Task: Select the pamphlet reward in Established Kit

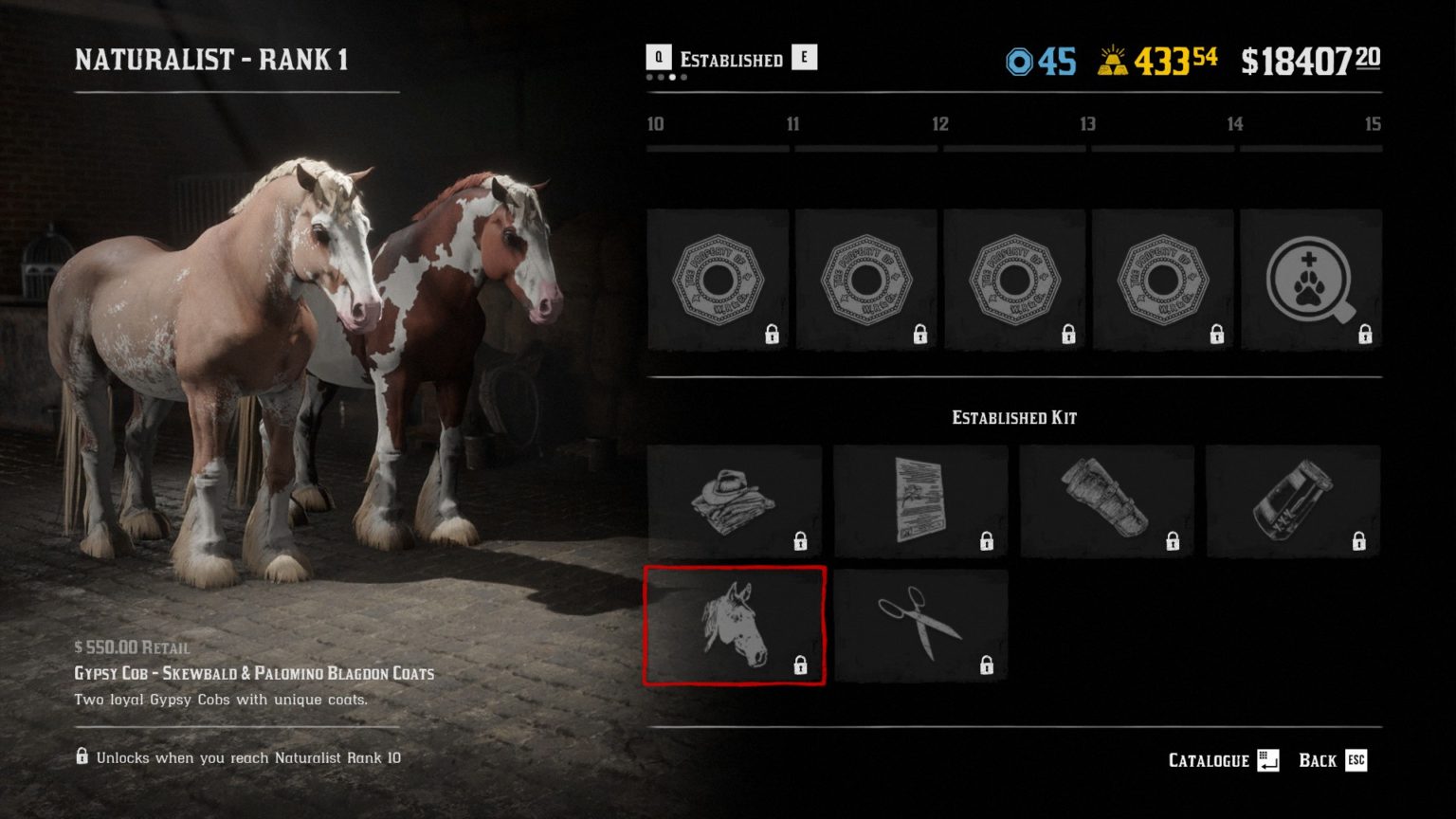Action: (919, 501)
